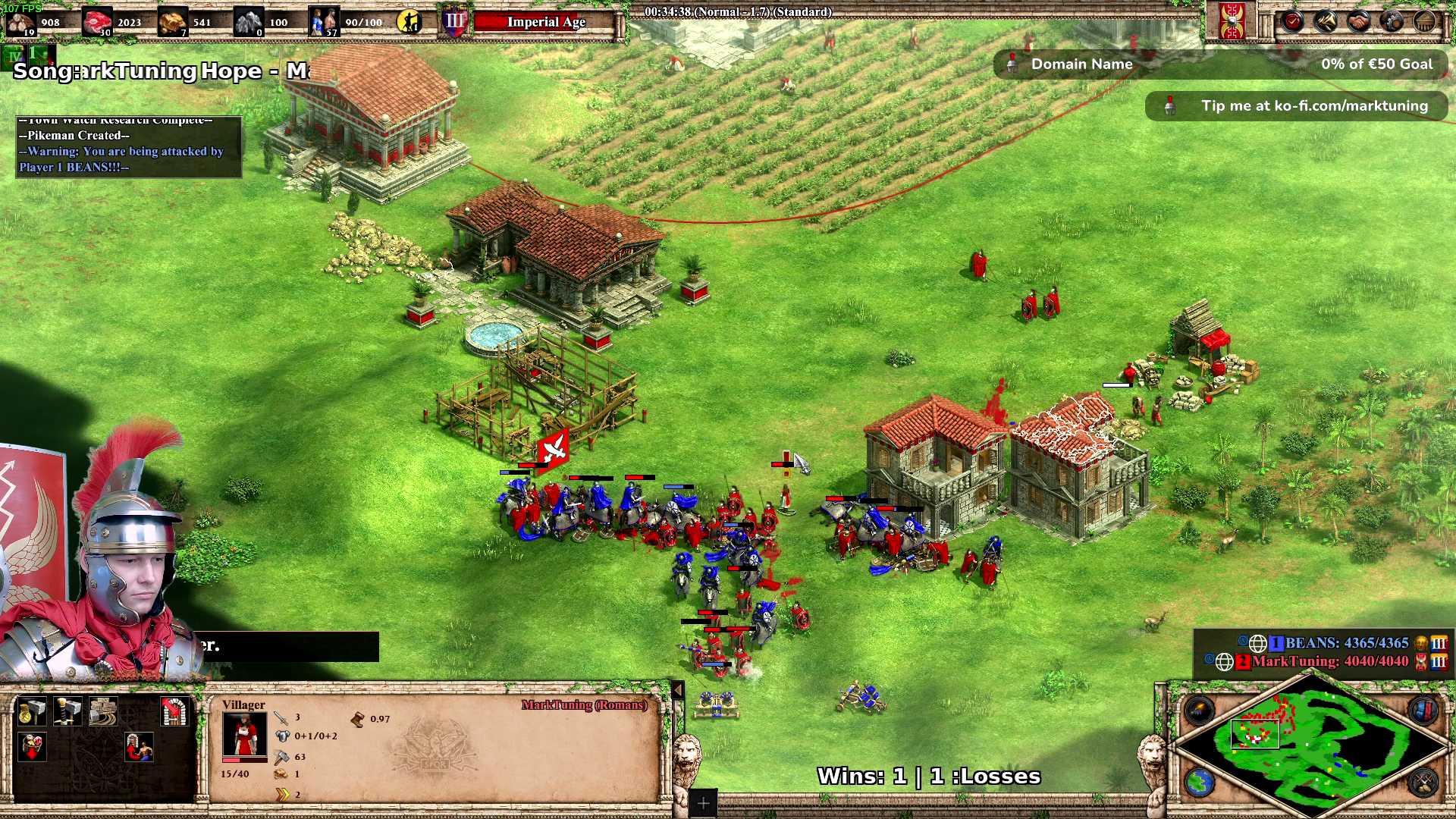Switch minimap to combat mode

coord(1423,783)
